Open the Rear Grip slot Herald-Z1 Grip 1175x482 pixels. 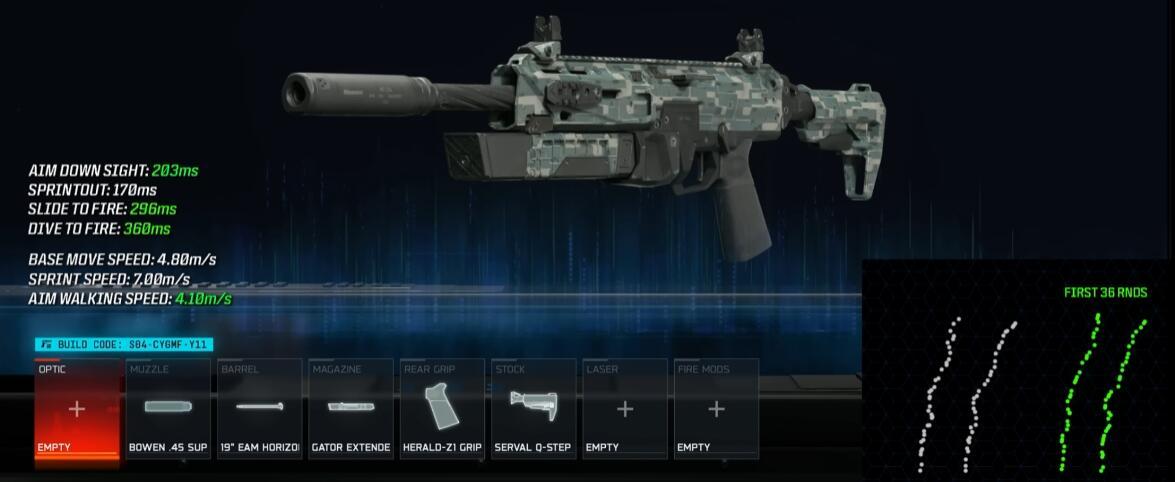click(x=442, y=409)
